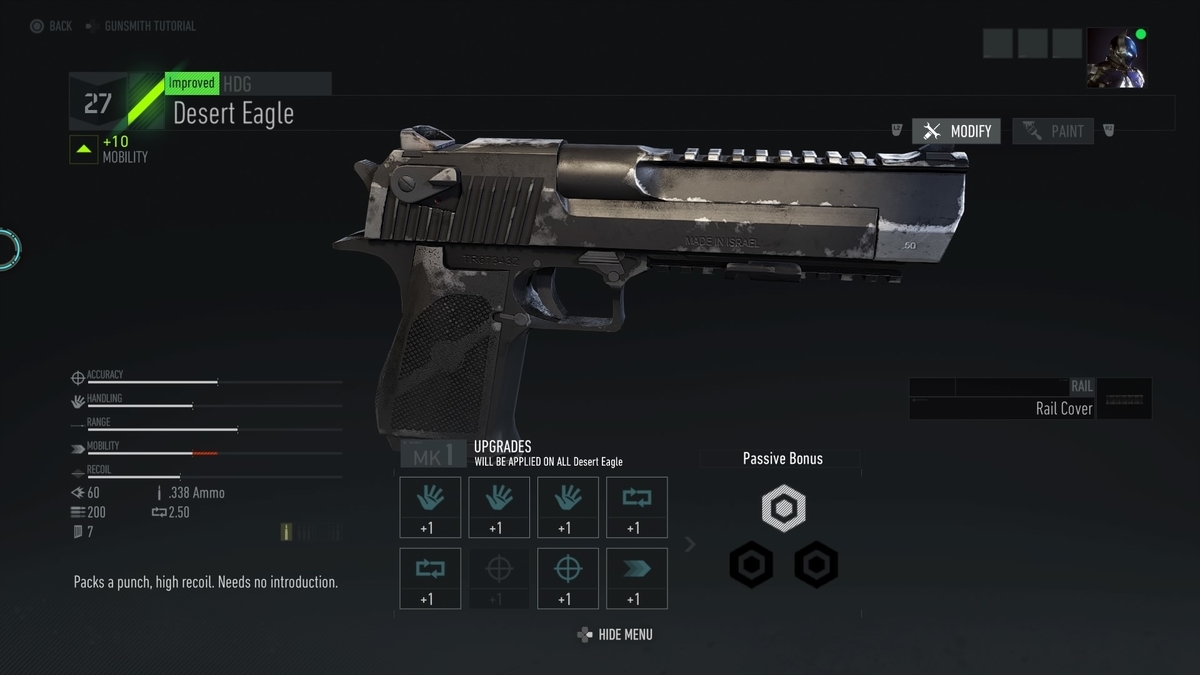This screenshot has height=675, width=1200.
Task: Switch to the Modify tab
Action: point(956,131)
